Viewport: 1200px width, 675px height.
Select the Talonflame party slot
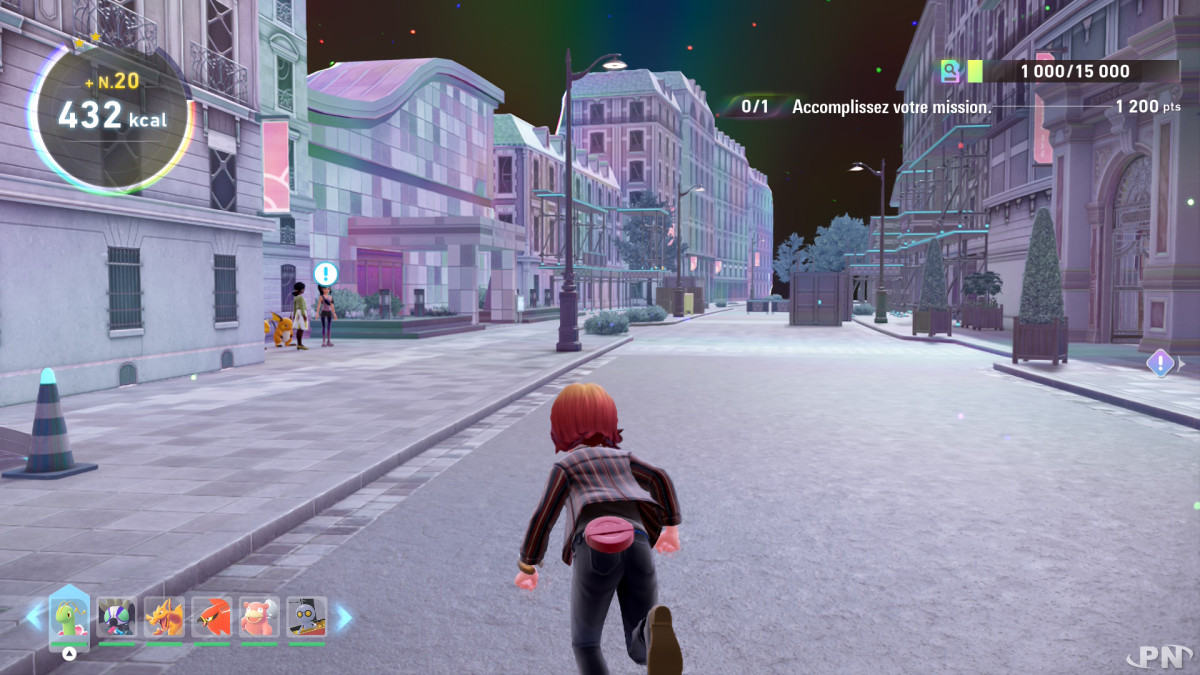coord(212,618)
